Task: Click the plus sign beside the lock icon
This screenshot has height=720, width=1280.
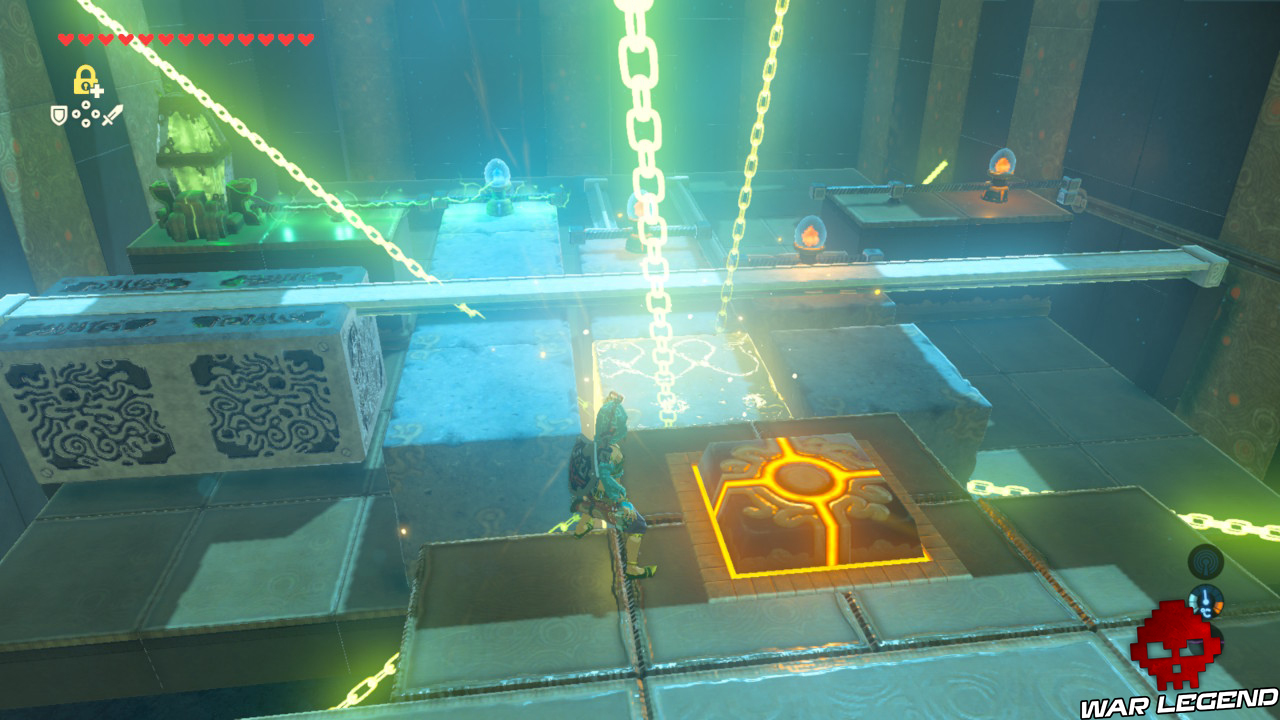Action: (97, 91)
